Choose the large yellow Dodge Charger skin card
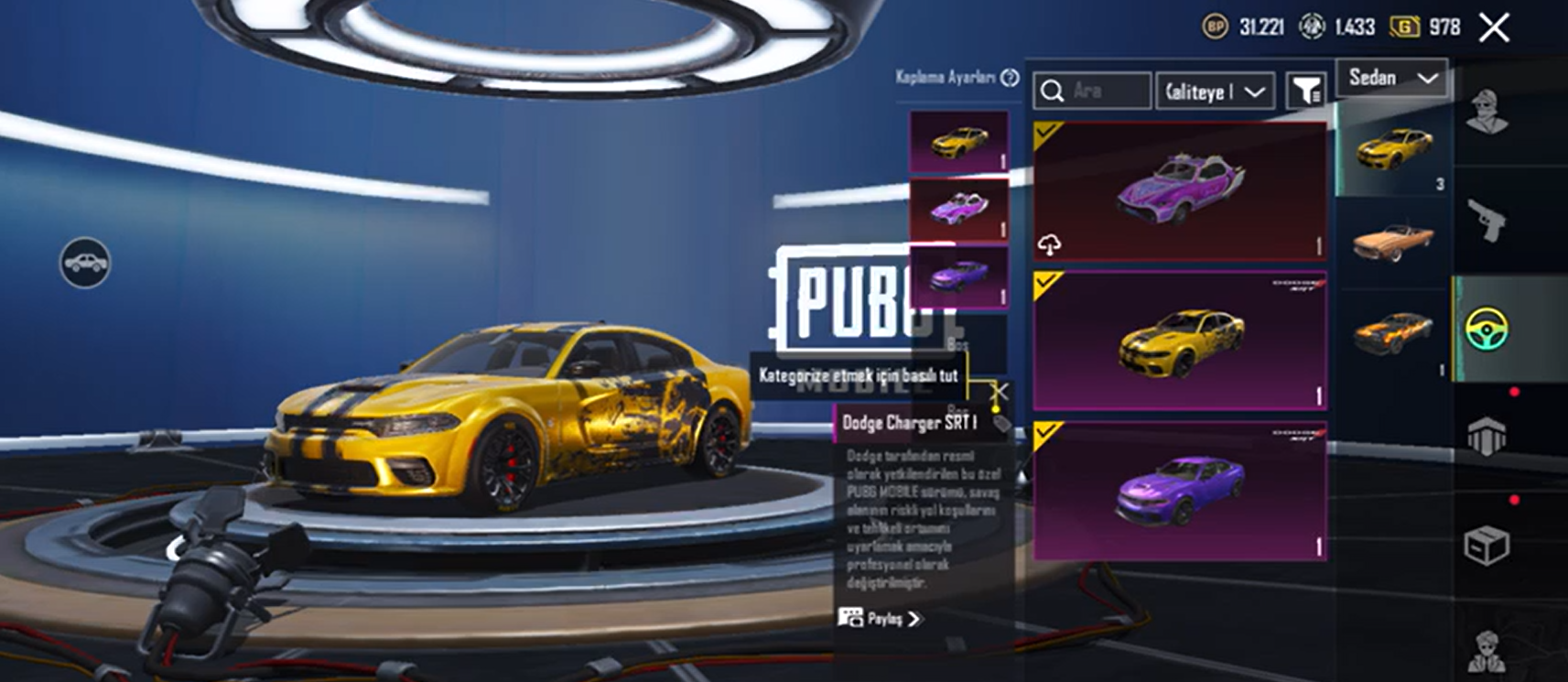The width and height of the screenshot is (1568, 682). (1179, 341)
